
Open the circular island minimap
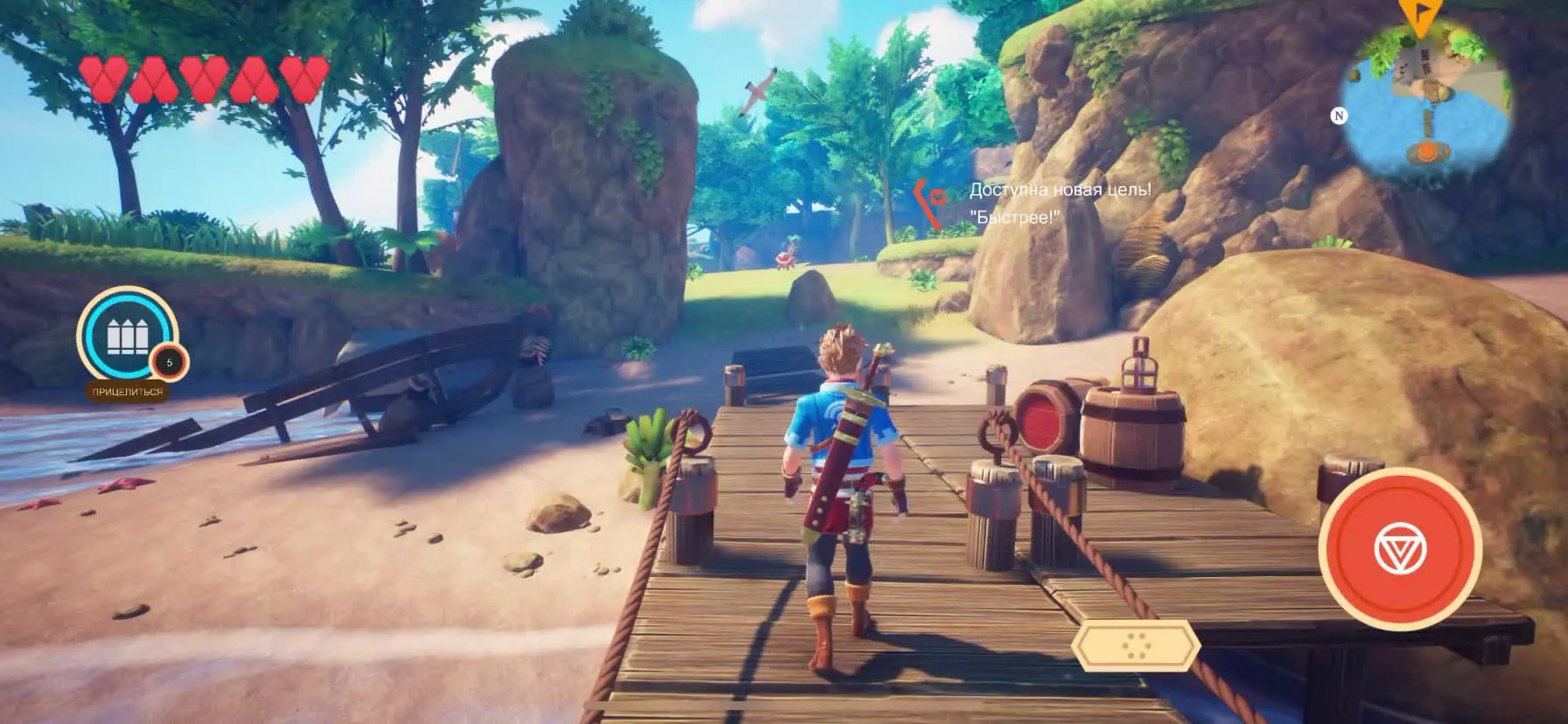click(x=1426, y=103)
